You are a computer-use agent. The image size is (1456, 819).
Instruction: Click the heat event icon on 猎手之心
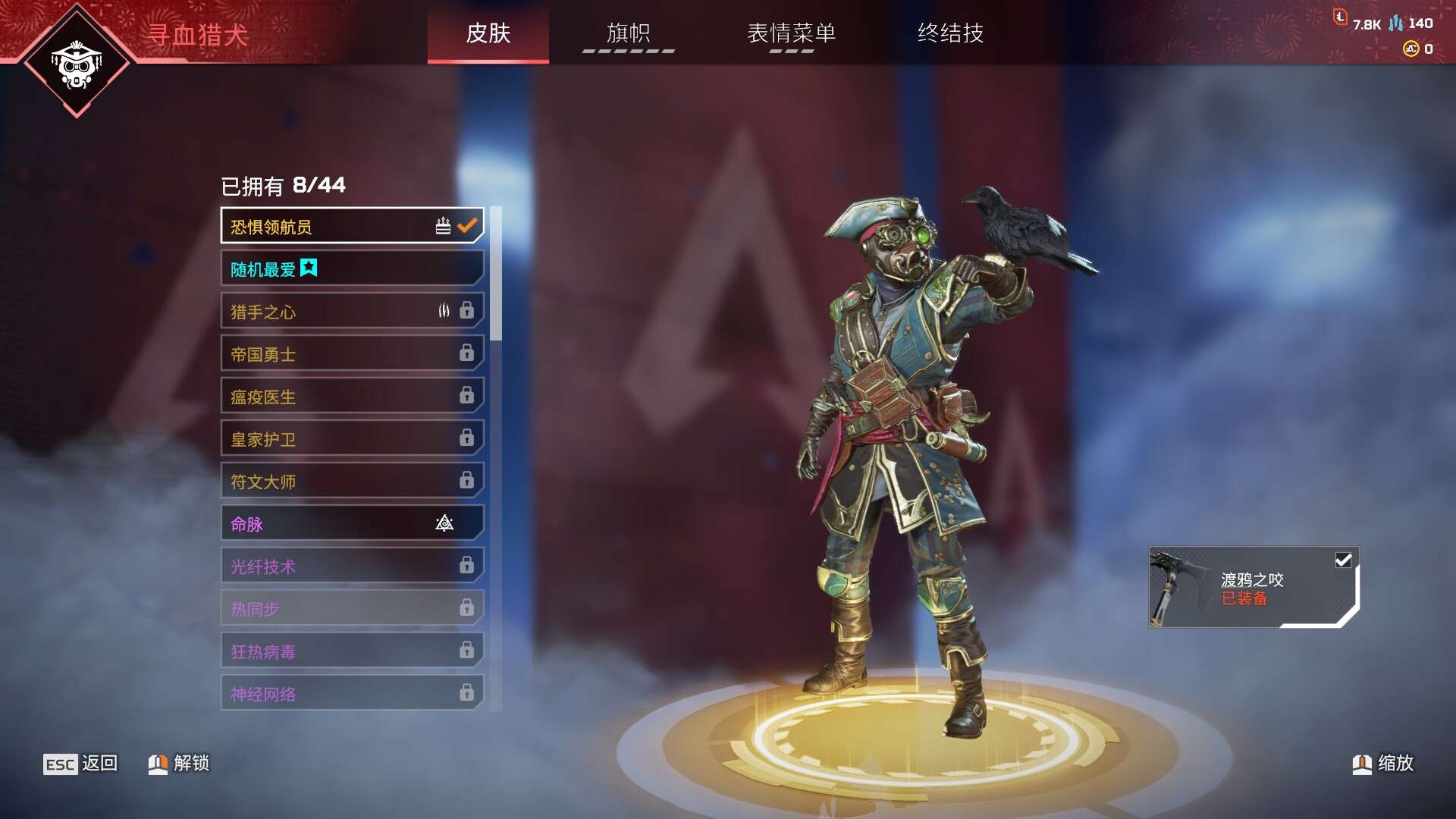coord(443,310)
